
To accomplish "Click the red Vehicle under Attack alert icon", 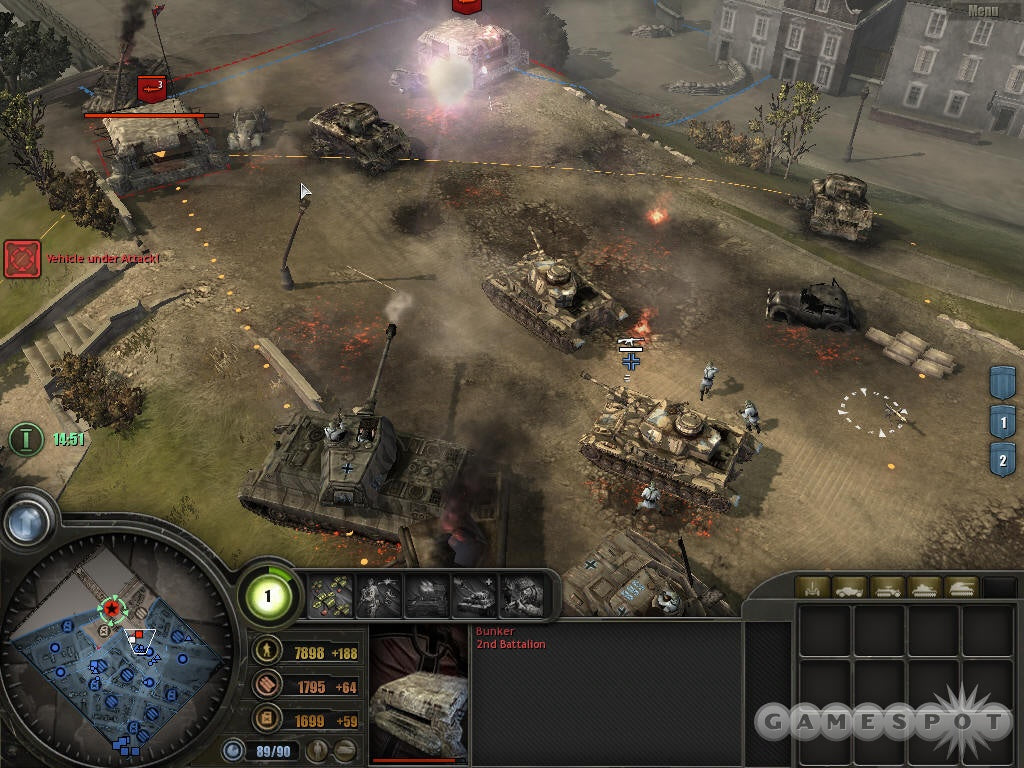I will 21,258.
